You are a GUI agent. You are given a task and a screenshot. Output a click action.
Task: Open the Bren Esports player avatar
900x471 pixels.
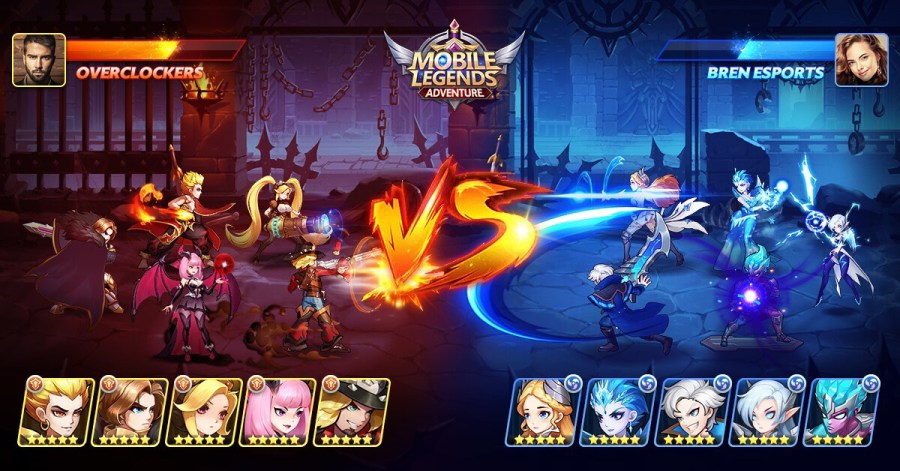pyautogui.click(x=861, y=60)
